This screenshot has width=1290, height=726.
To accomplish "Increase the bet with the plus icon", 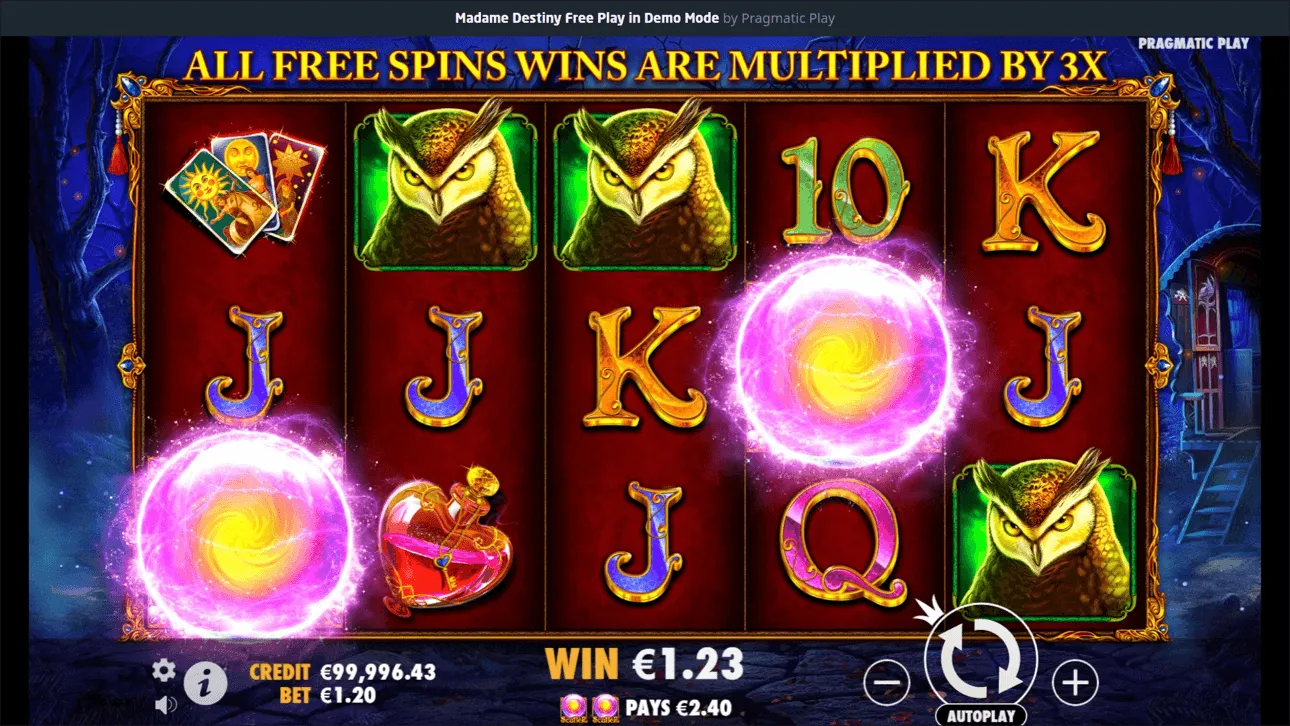I will click(x=1074, y=682).
